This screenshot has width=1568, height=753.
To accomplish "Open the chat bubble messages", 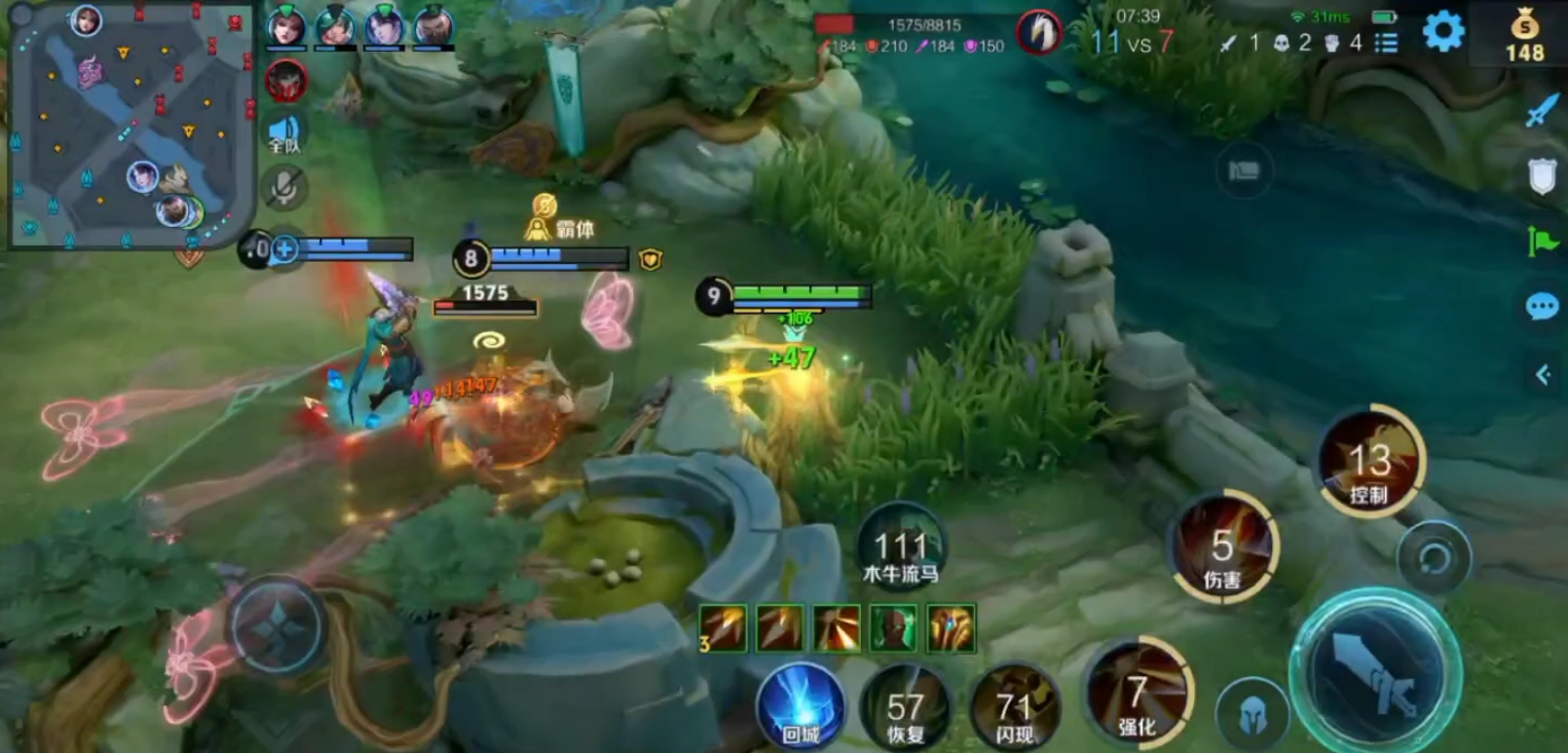I will 1542,308.
